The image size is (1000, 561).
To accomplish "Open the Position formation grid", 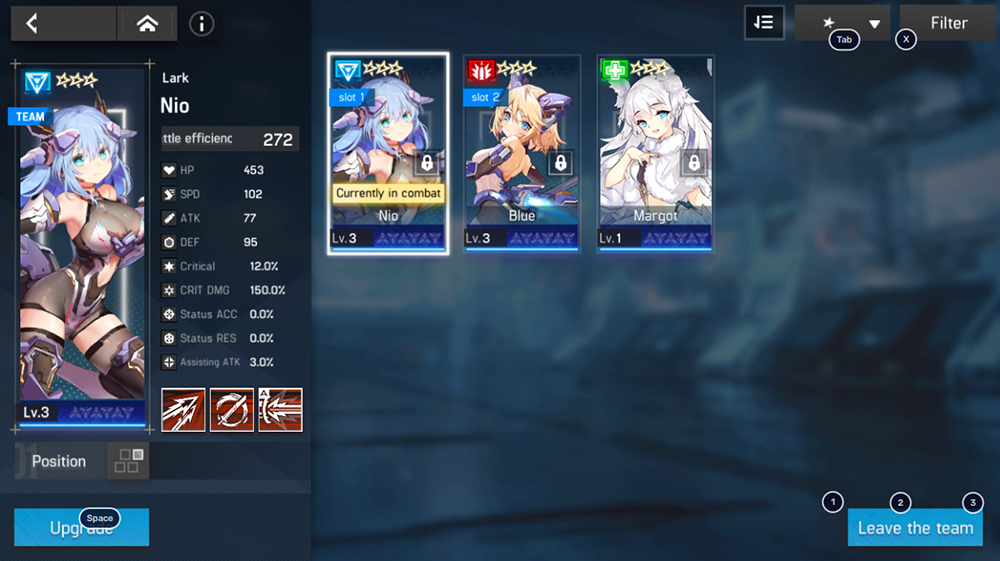I will click(x=127, y=461).
